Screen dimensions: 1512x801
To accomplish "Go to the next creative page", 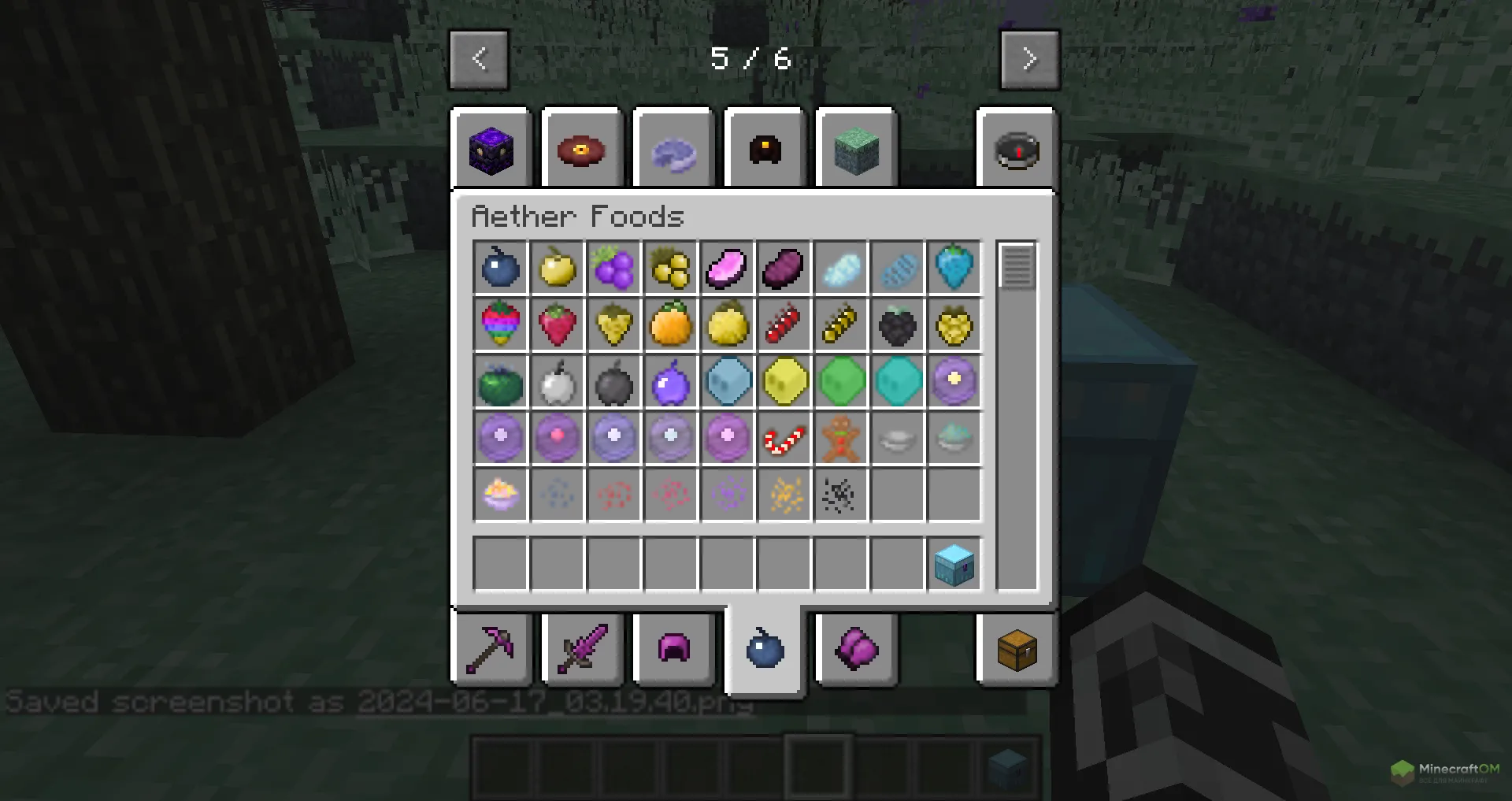I will [x=1029, y=59].
